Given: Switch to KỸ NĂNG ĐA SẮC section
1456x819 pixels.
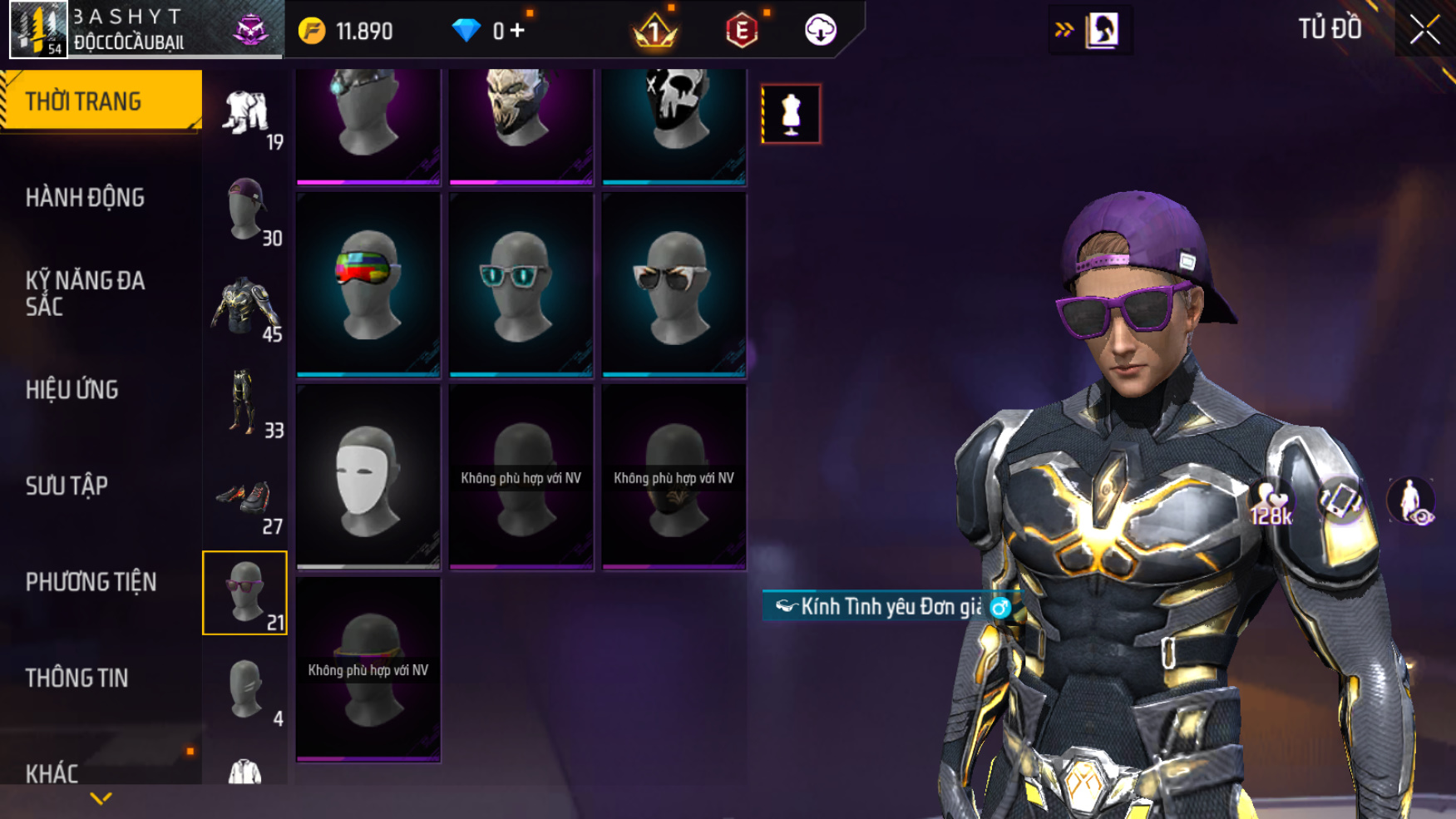Looking at the screenshot, I should 85,294.
